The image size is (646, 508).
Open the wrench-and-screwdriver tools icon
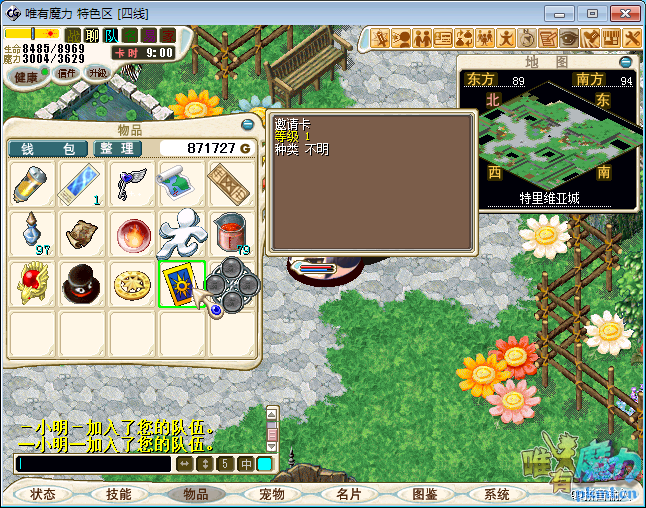coord(632,38)
